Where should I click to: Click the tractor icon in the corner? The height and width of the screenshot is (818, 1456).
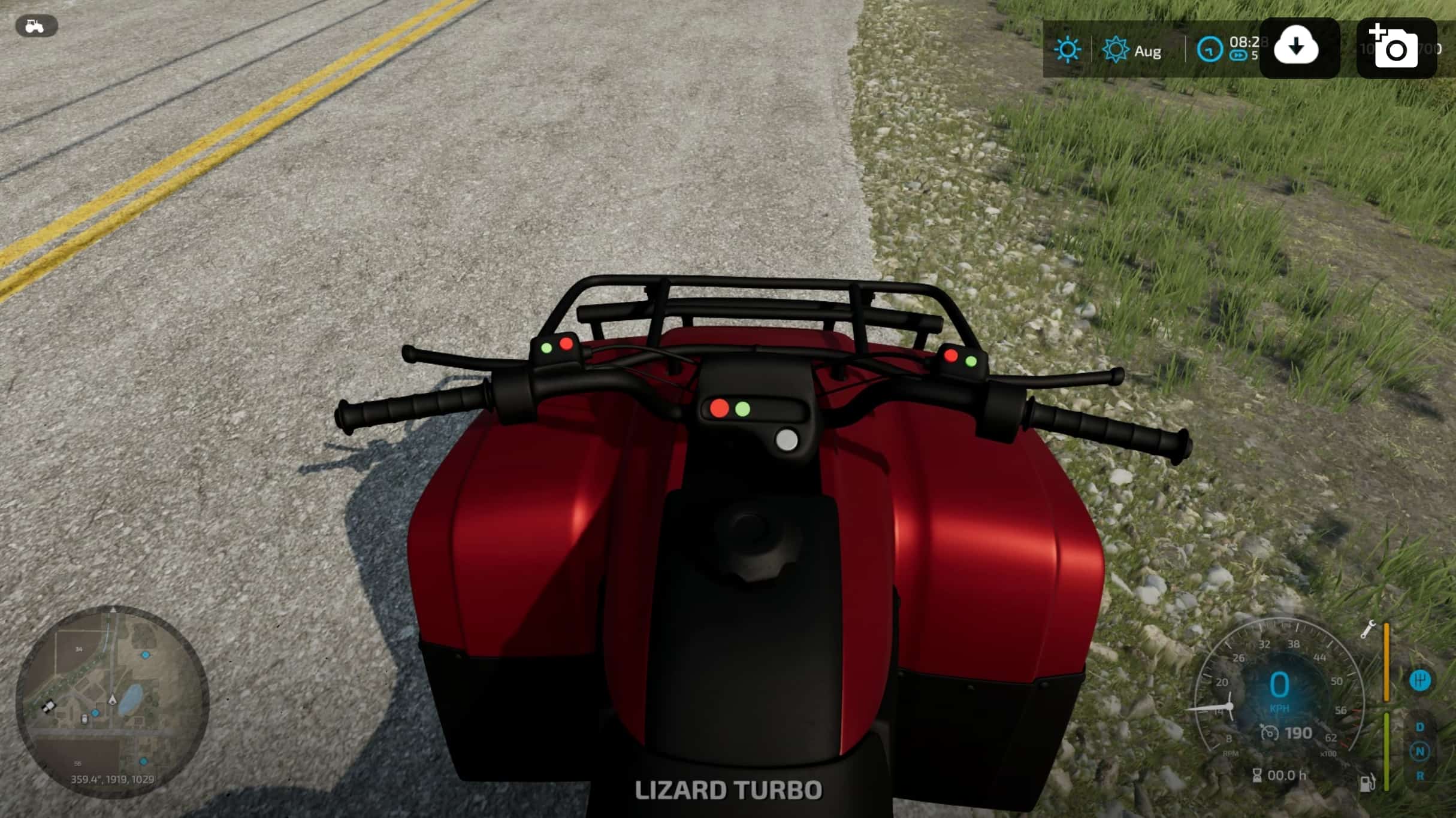[36, 26]
